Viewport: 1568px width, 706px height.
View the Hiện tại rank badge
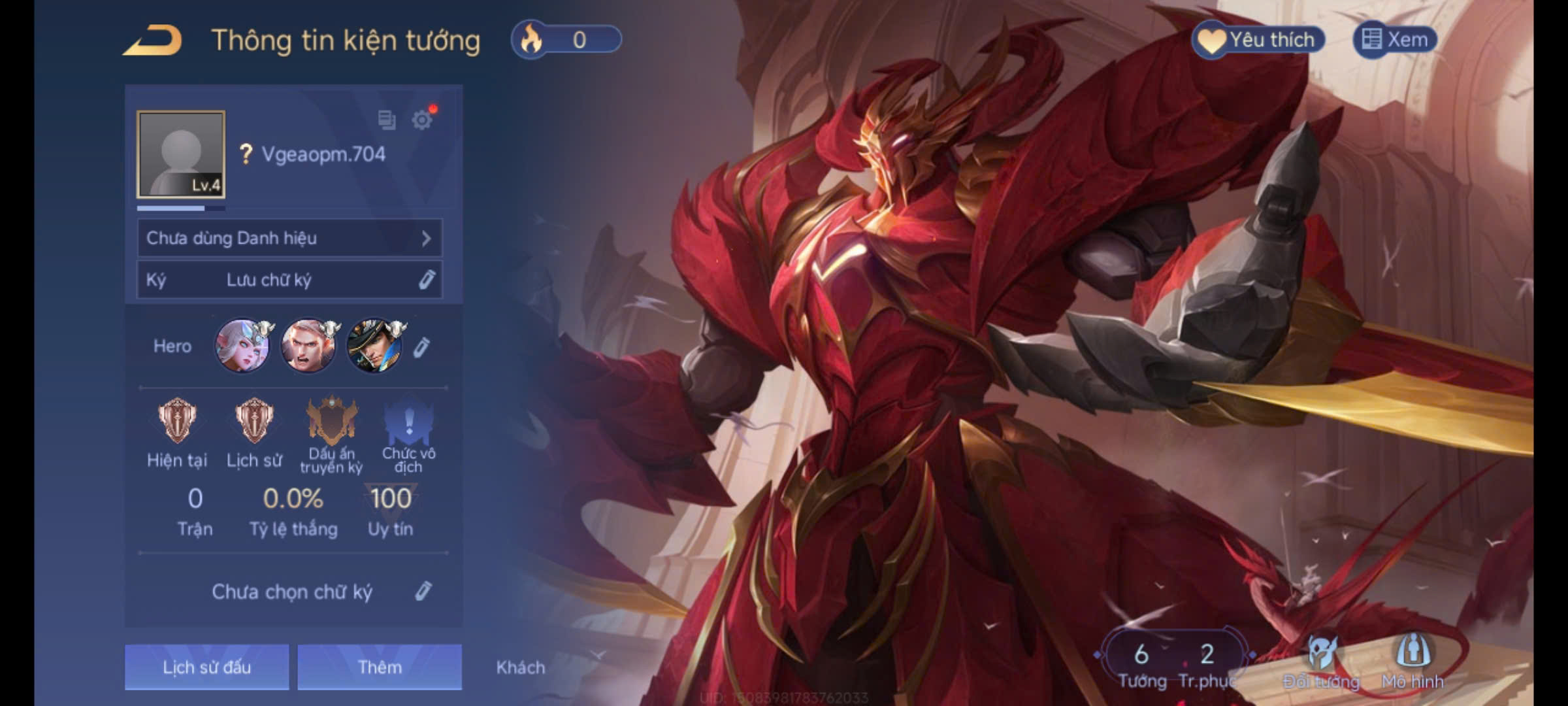pos(177,421)
